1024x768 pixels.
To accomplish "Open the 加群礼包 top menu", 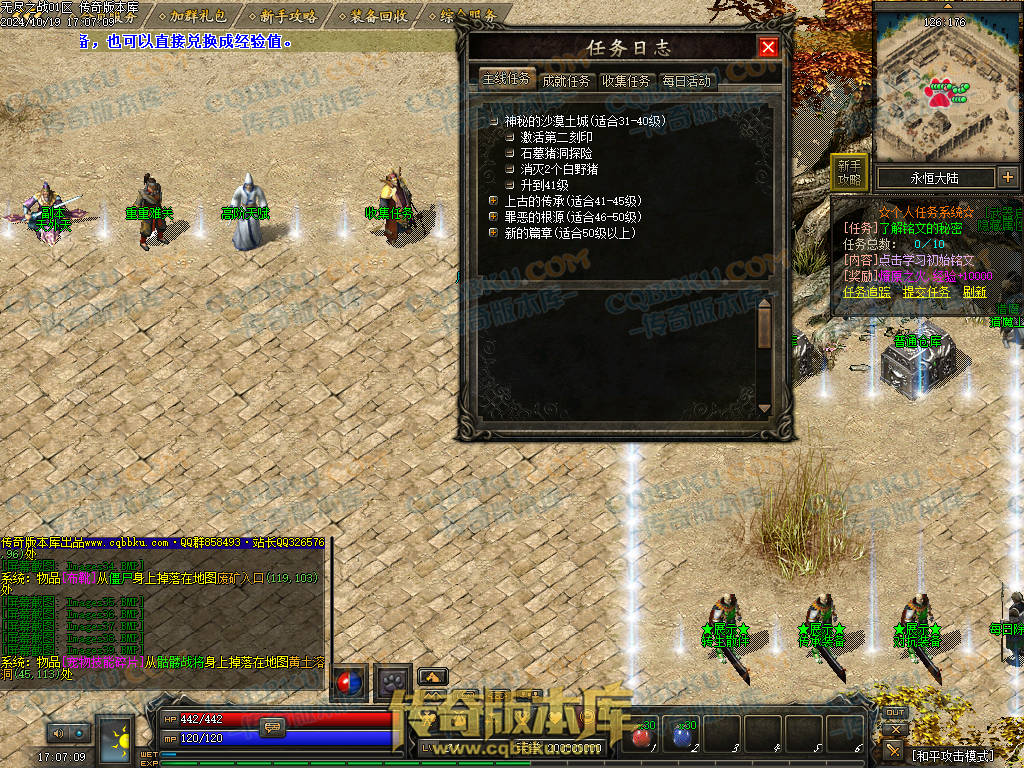I will click(198, 16).
